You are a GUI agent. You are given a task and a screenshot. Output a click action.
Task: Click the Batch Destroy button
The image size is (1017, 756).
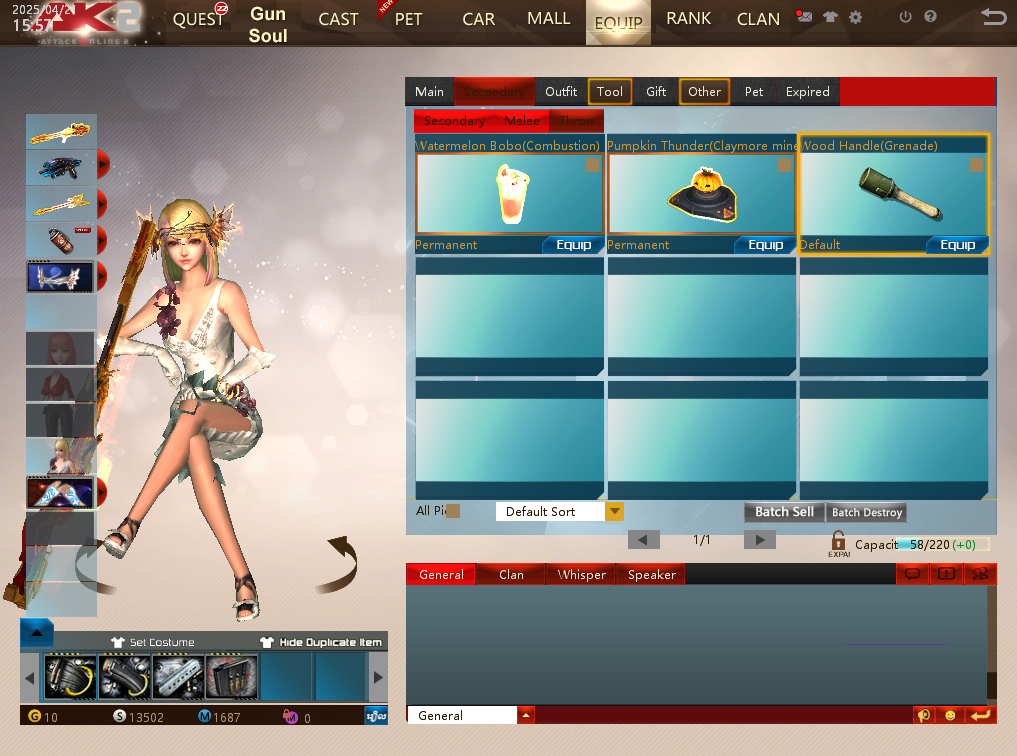click(x=867, y=512)
